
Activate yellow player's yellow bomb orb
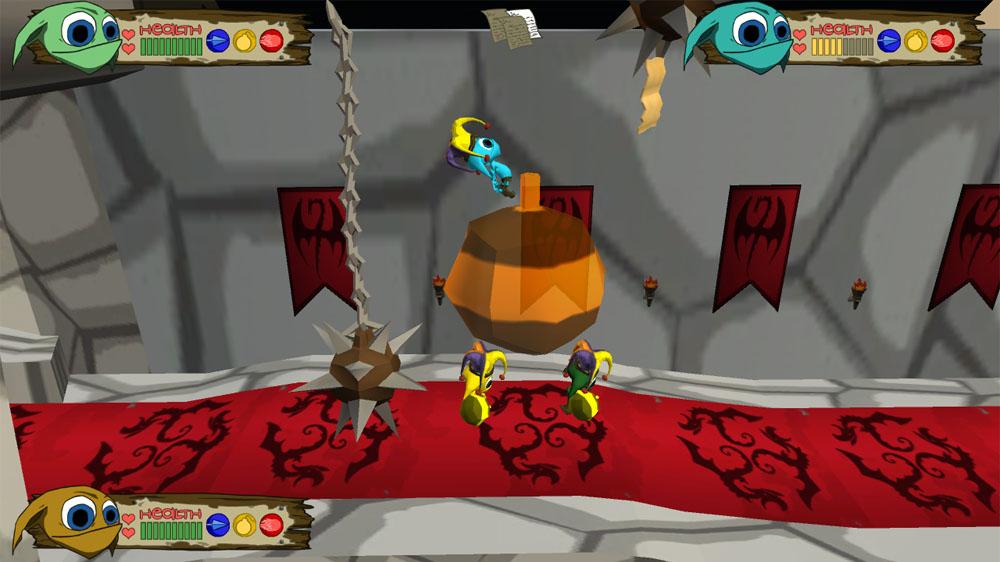(x=245, y=524)
